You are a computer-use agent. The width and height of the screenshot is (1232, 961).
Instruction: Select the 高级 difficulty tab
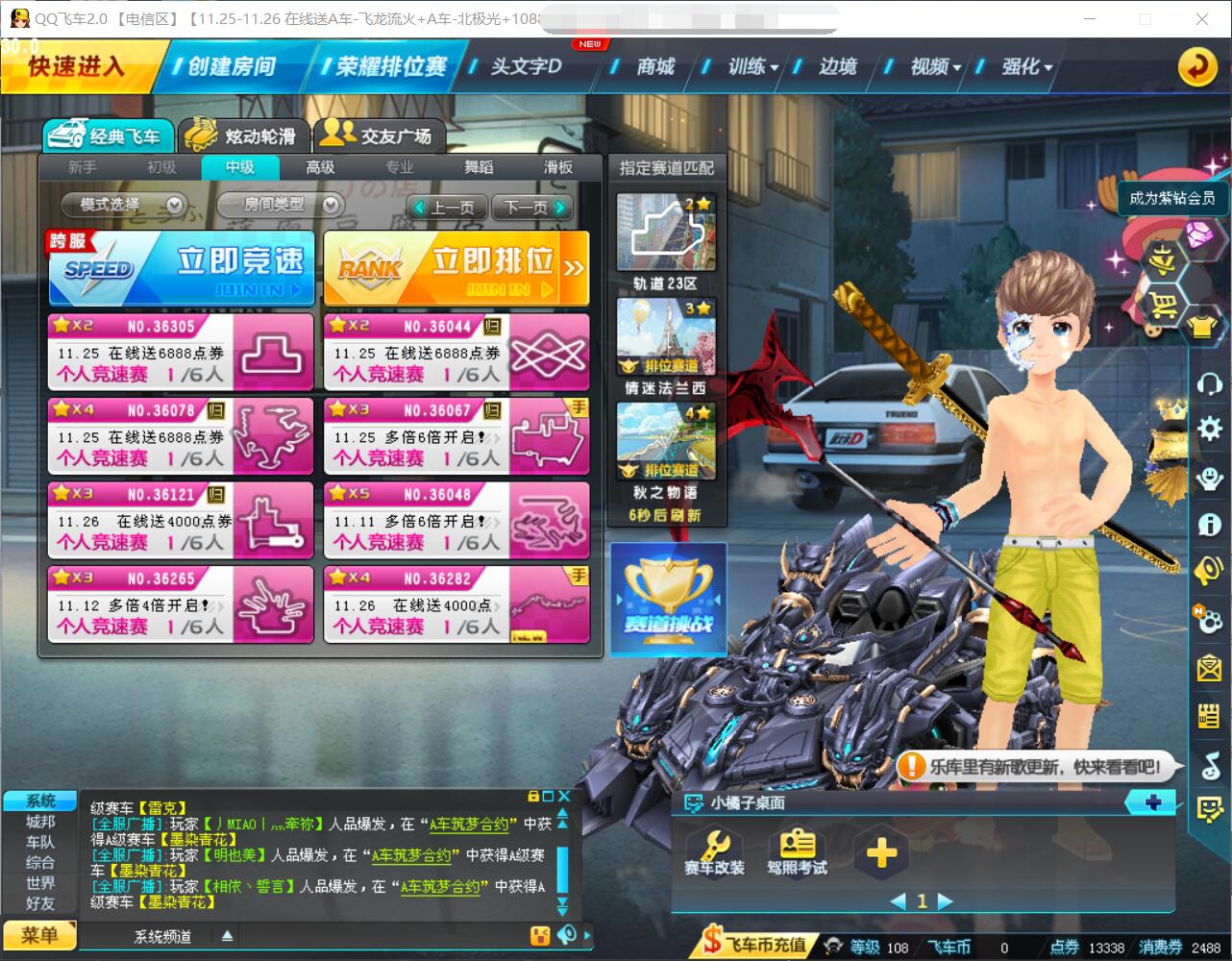click(320, 167)
